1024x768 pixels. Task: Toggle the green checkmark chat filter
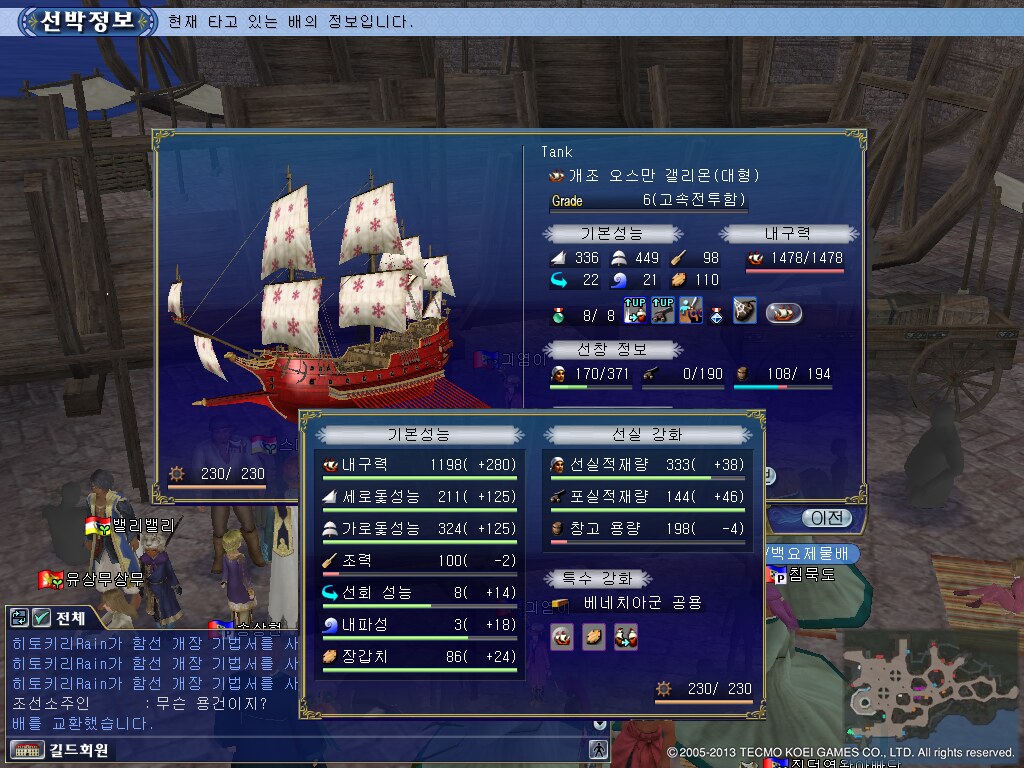click(41, 618)
